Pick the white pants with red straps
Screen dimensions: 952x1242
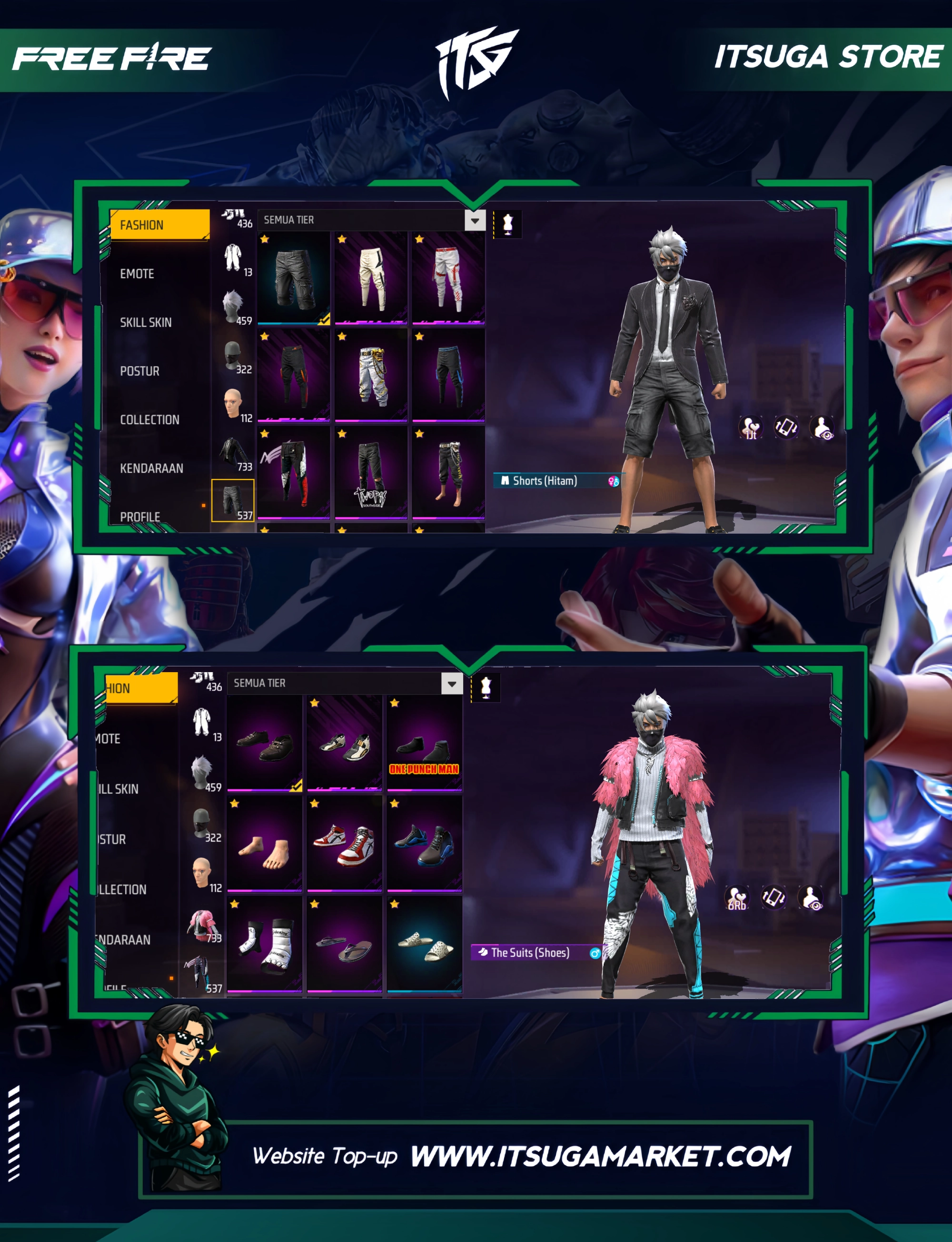[447, 278]
